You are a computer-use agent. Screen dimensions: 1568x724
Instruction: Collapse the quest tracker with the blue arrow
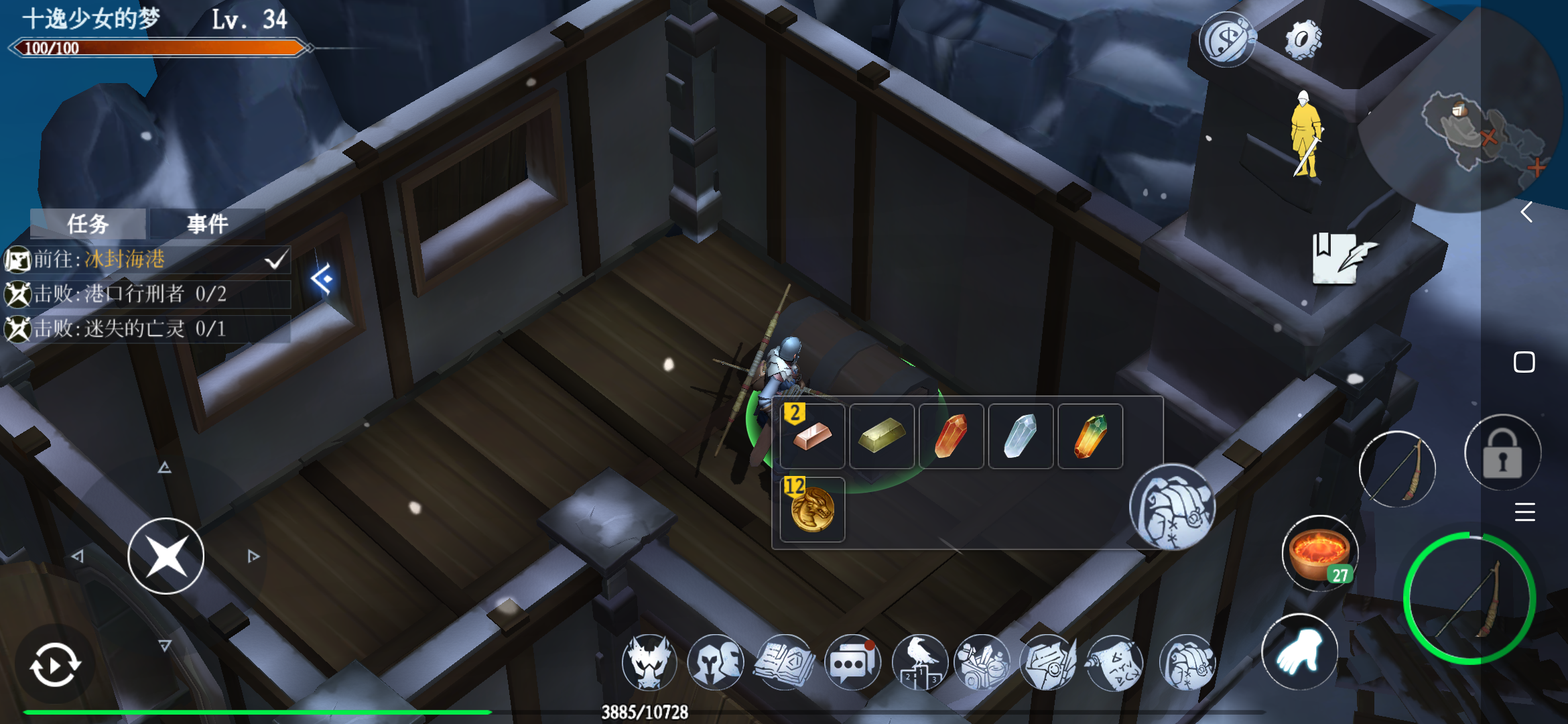pyautogui.click(x=322, y=278)
